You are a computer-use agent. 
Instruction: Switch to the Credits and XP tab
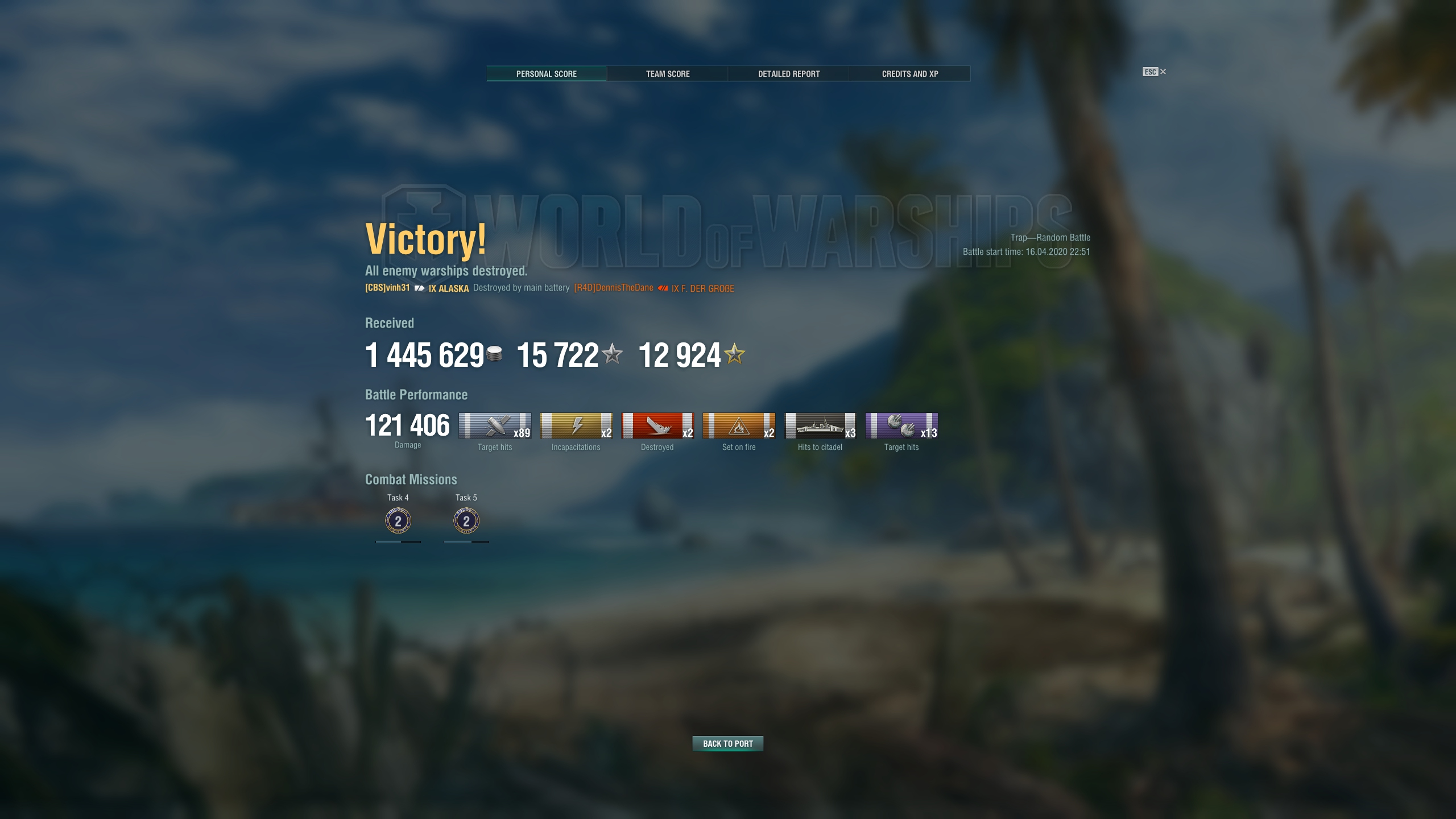pyautogui.click(x=909, y=73)
